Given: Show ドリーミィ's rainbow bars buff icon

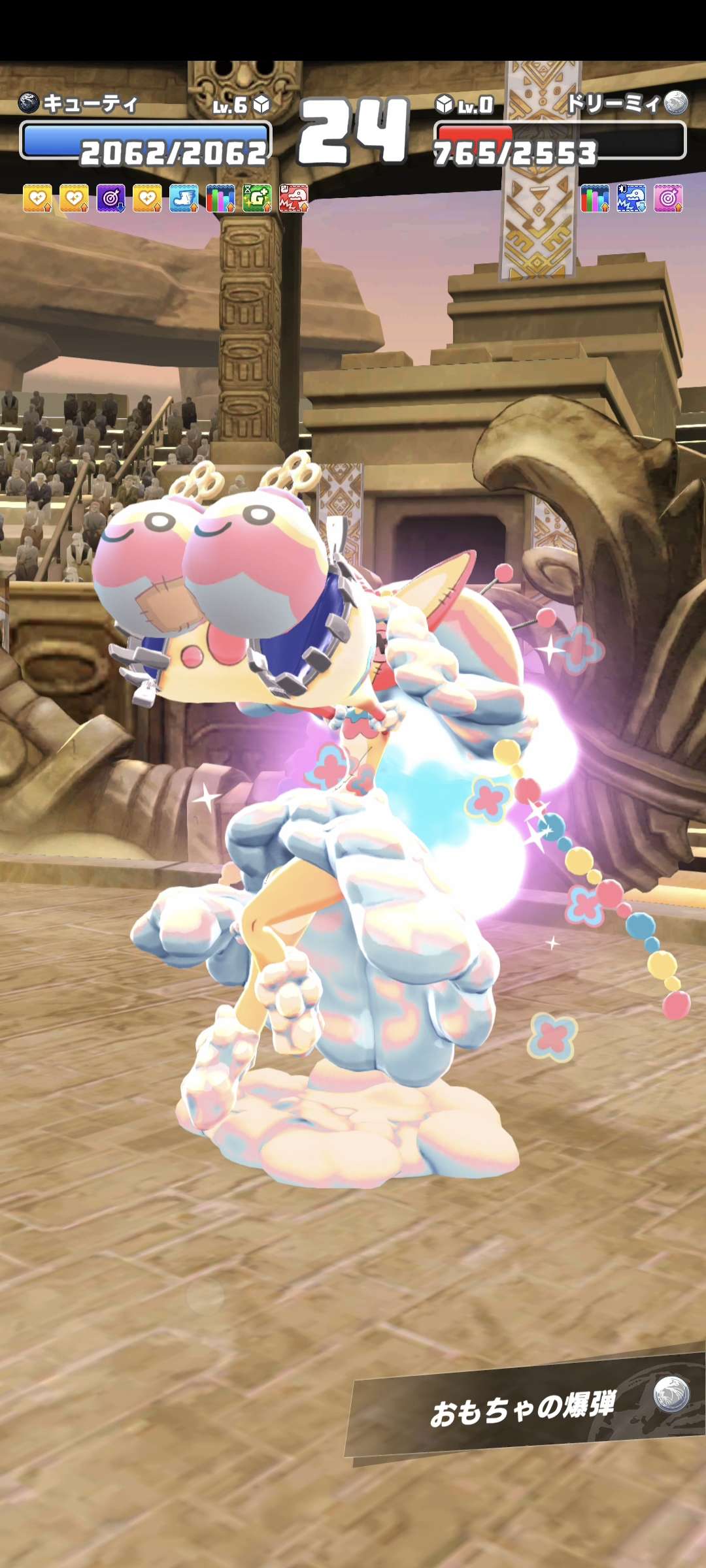Looking at the screenshot, I should click(x=595, y=198).
